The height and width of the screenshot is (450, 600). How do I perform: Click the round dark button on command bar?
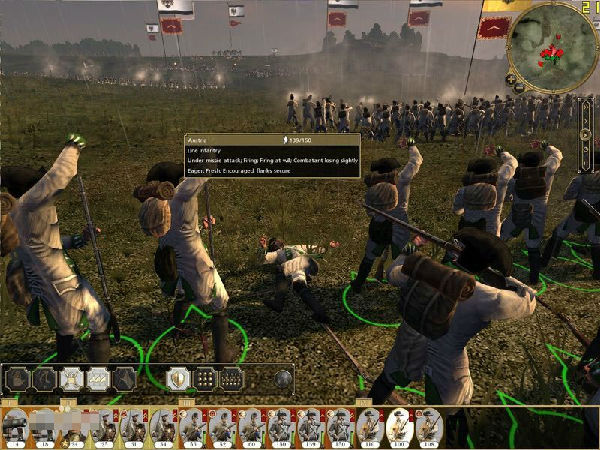[x=283, y=379]
